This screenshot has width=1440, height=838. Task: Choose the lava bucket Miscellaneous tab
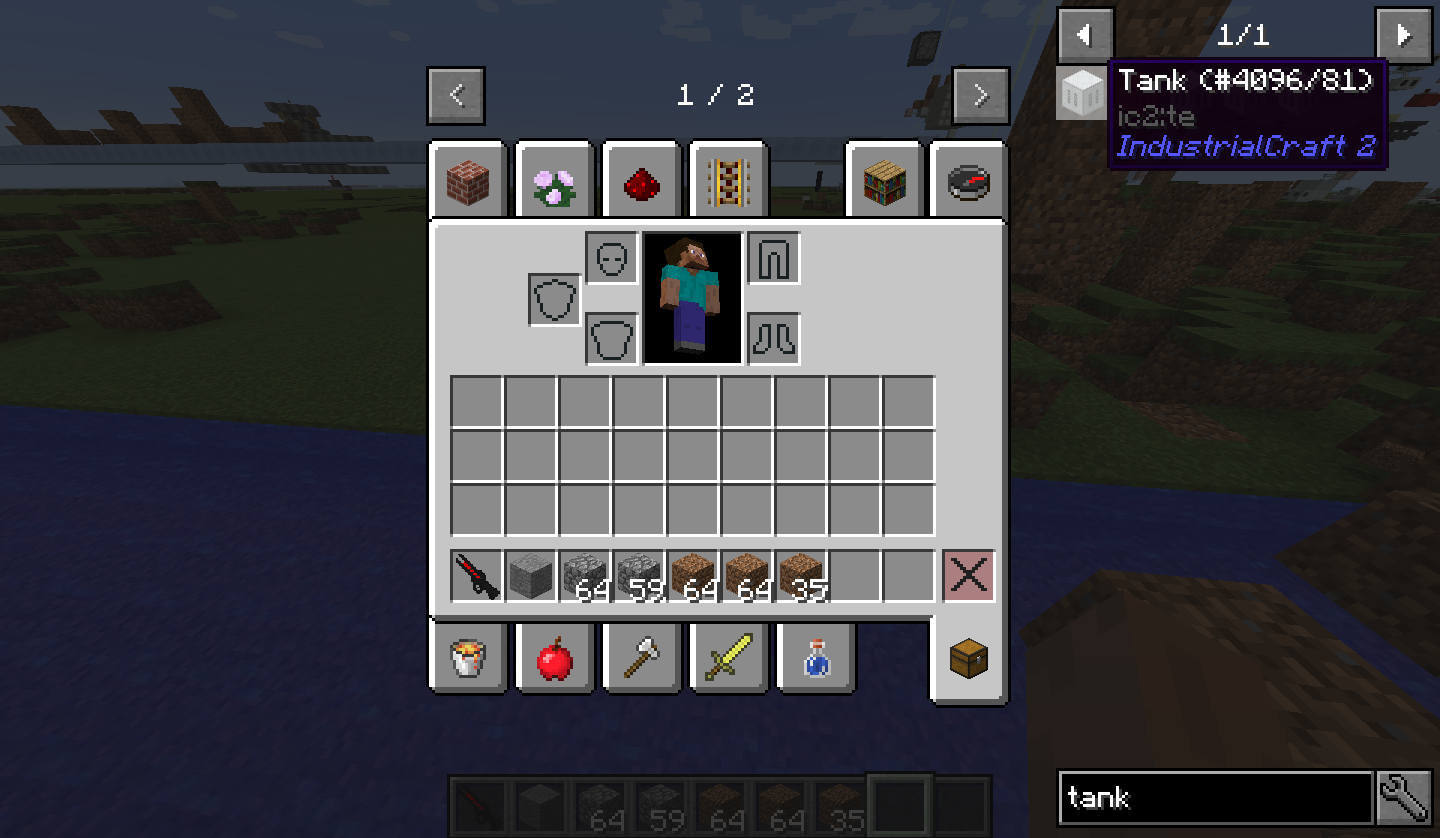[468, 659]
